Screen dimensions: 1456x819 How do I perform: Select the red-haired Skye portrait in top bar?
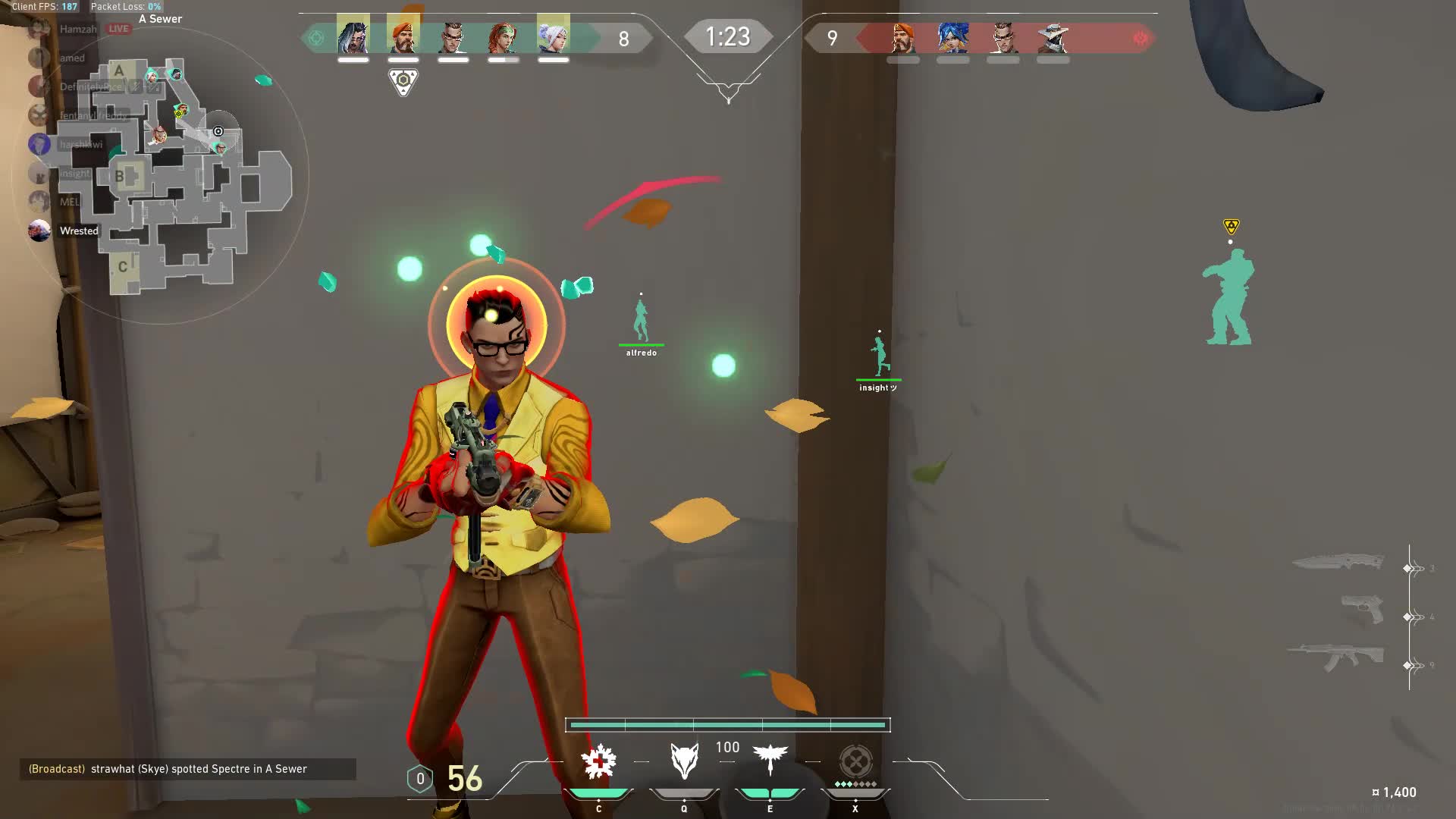504,36
